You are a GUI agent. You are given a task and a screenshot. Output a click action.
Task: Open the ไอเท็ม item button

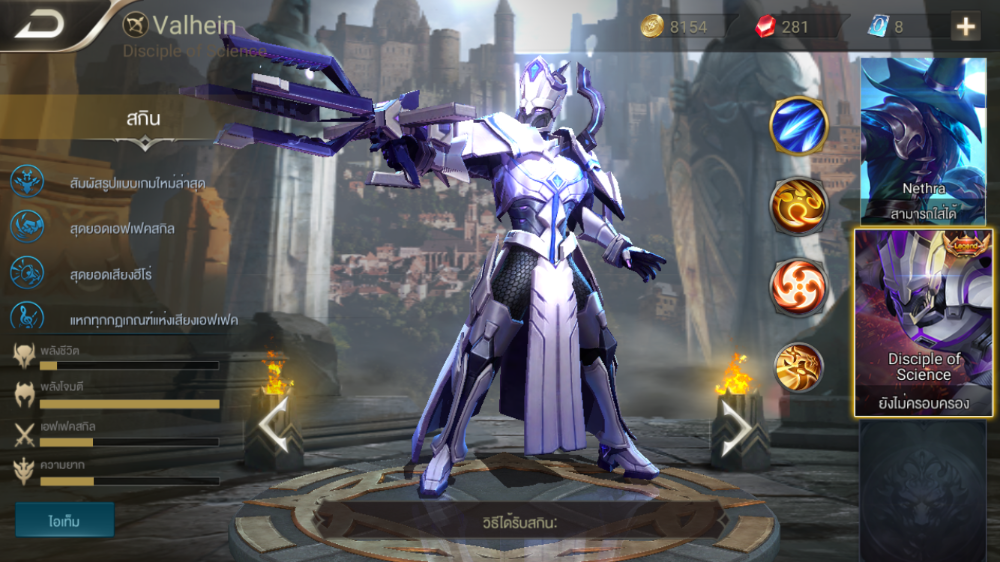pos(64,520)
